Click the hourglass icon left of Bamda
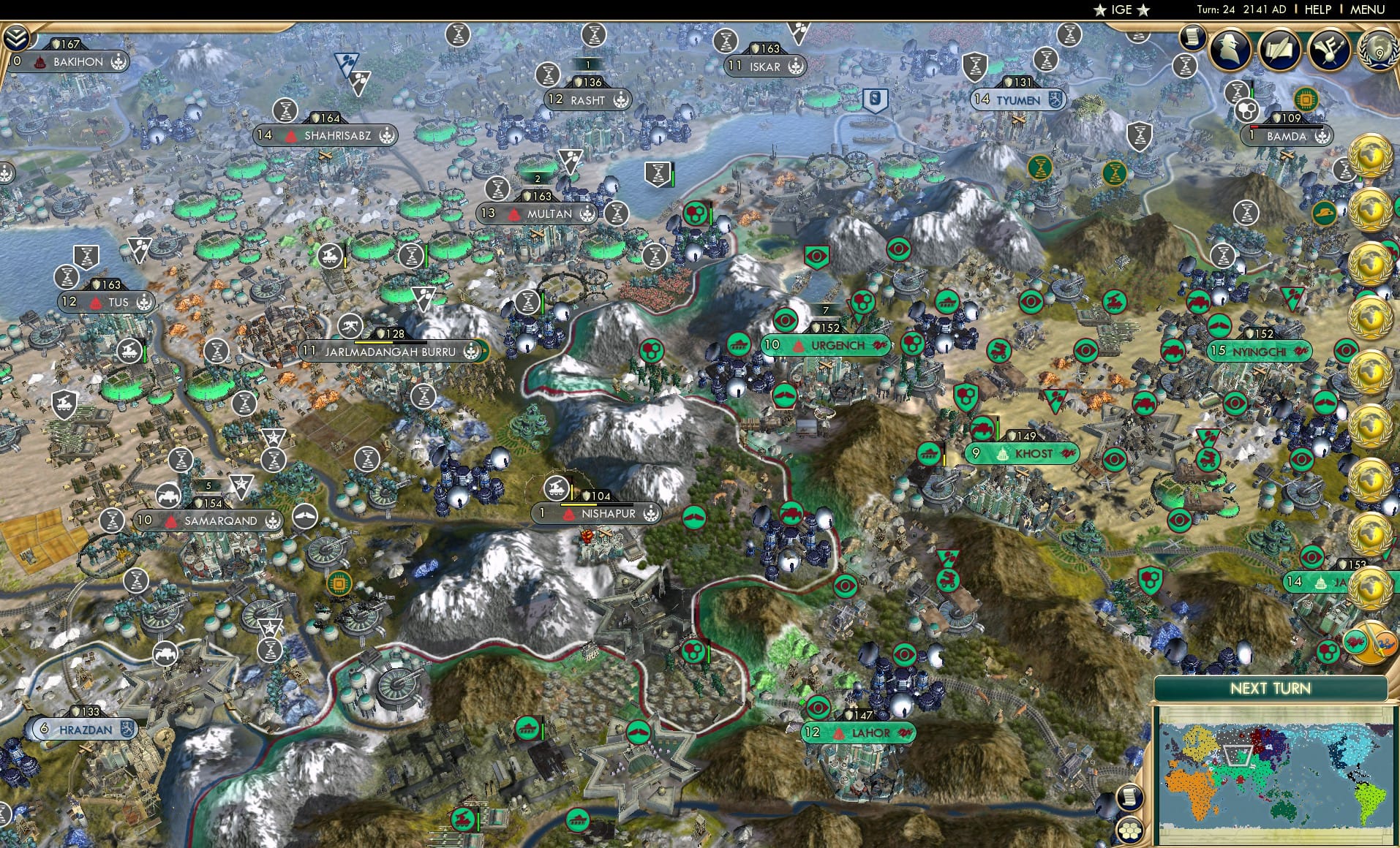Viewport: 1400px width, 848px height. click(1236, 91)
